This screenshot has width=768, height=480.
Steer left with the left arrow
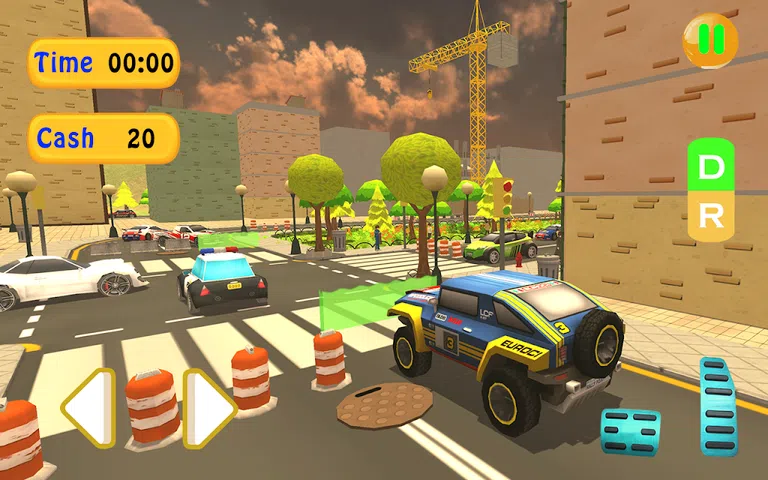pyautogui.click(x=88, y=407)
